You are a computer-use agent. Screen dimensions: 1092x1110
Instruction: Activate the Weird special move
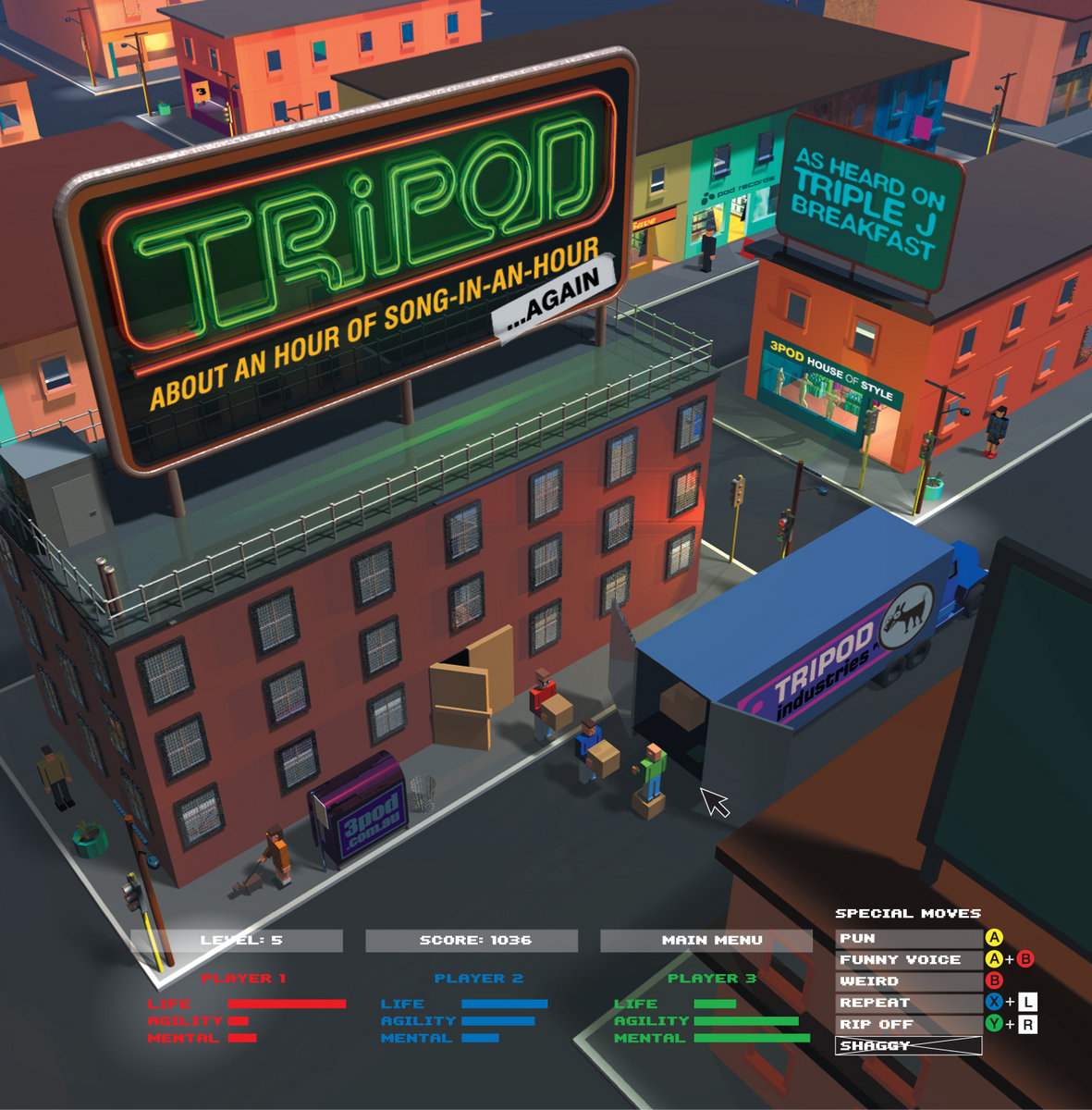pyautogui.click(x=907, y=981)
